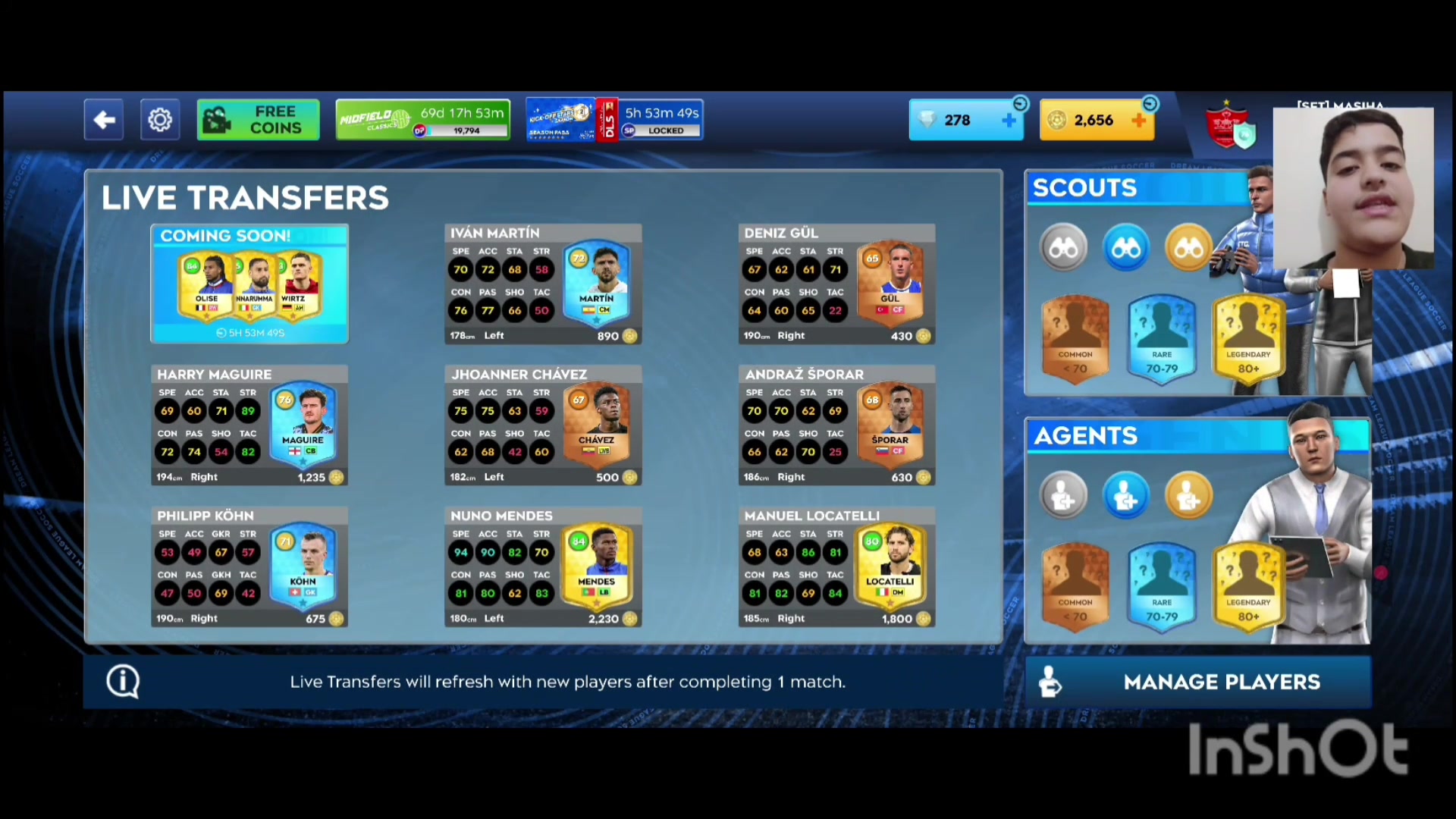Select Nuno Mendes transfer card
This screenshot has width=1456, height=819.
coord(543,567)
